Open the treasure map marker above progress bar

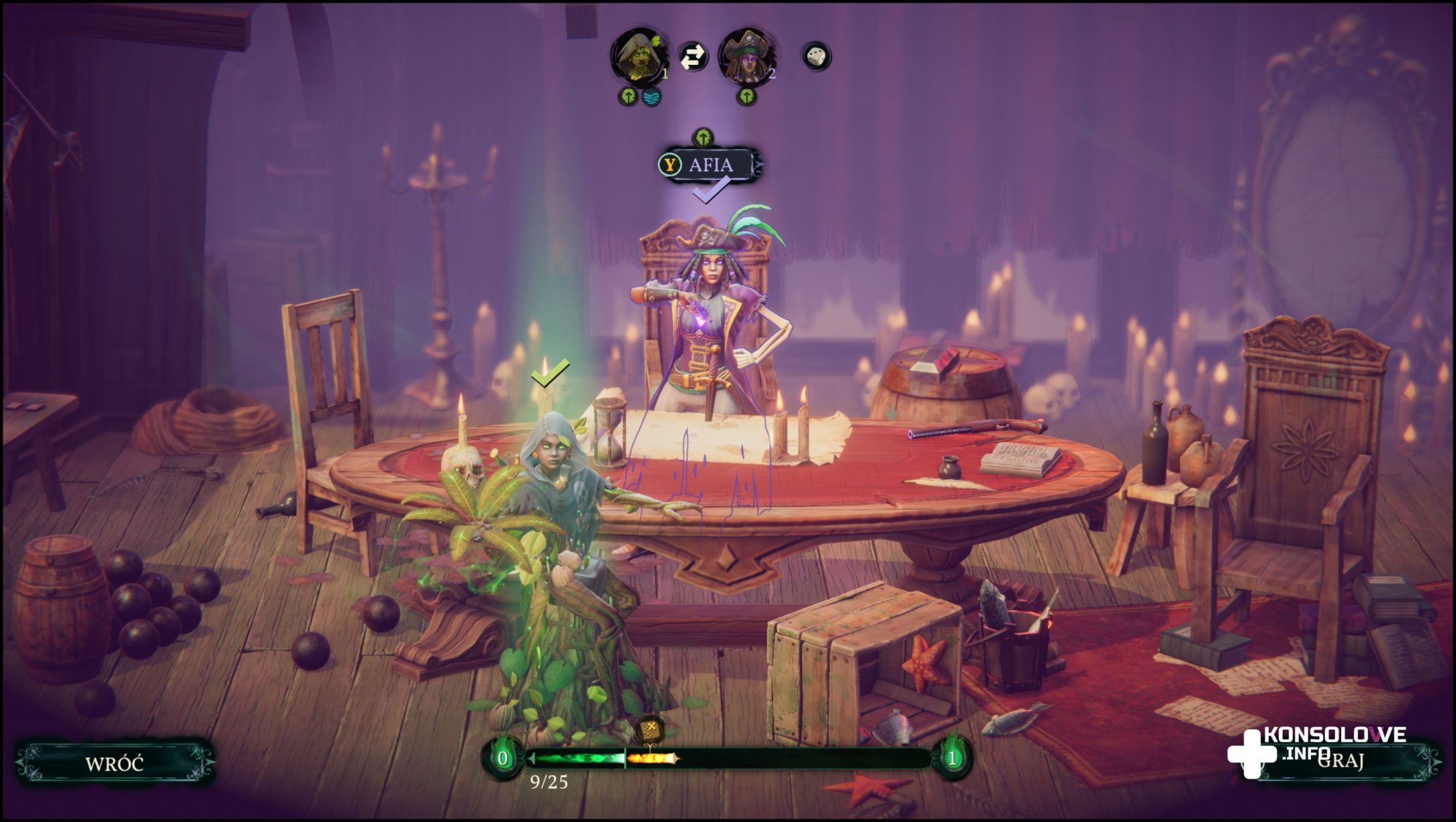pyautogui.click(x=650, y=730)
